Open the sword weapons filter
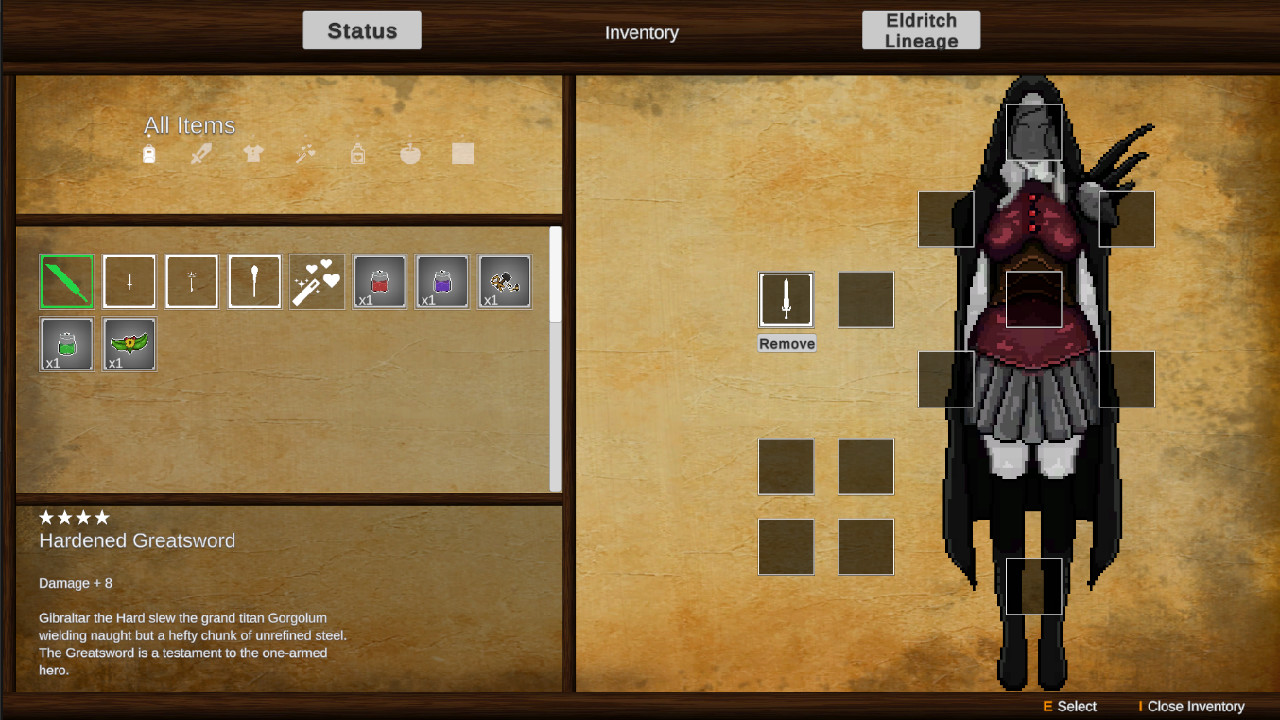Screen dimensions: 1280x720 tap(200, 153)
